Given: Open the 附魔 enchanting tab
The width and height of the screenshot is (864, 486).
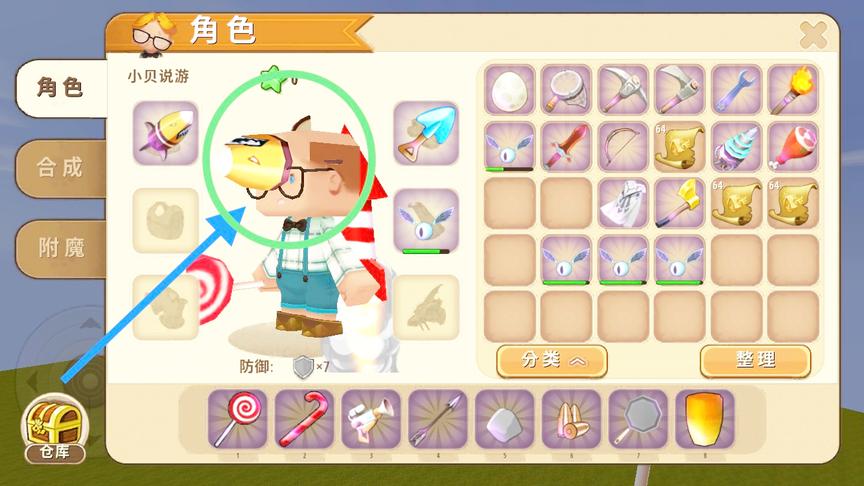Looking at the screenshot, I should pos(59,247).
